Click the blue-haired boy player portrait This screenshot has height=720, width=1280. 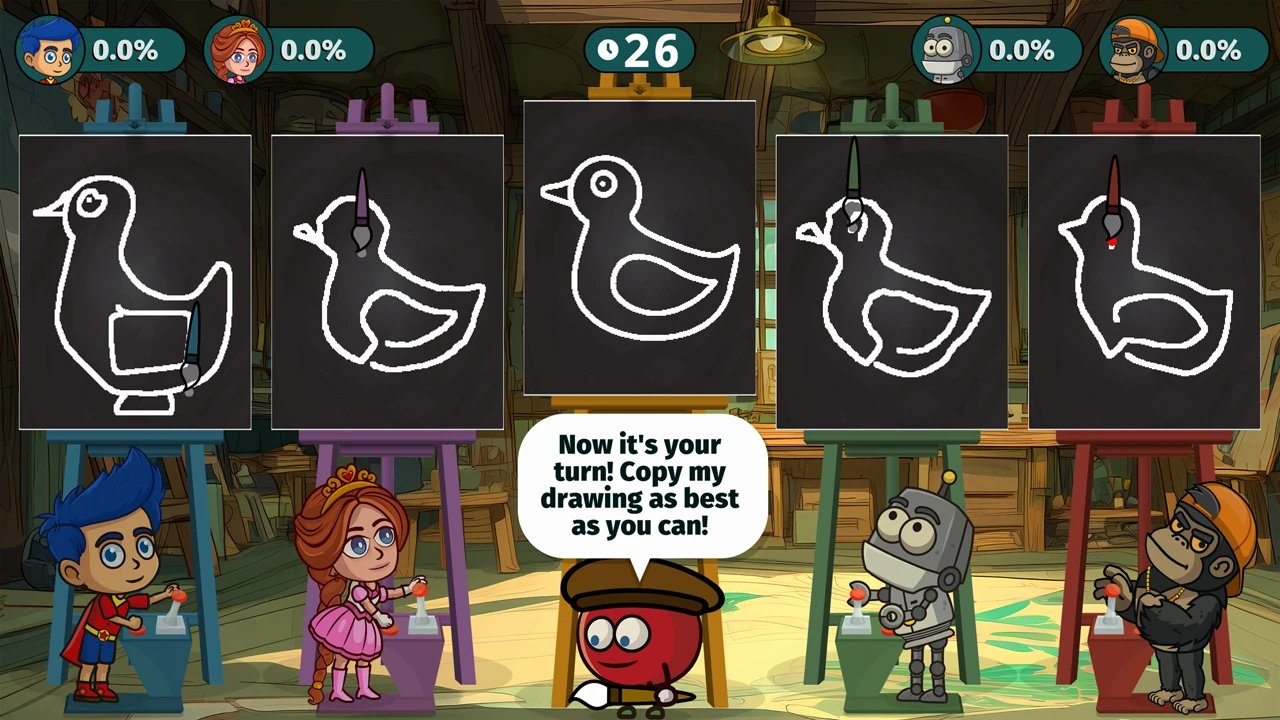pyautogui.click(x=49, y=50)
